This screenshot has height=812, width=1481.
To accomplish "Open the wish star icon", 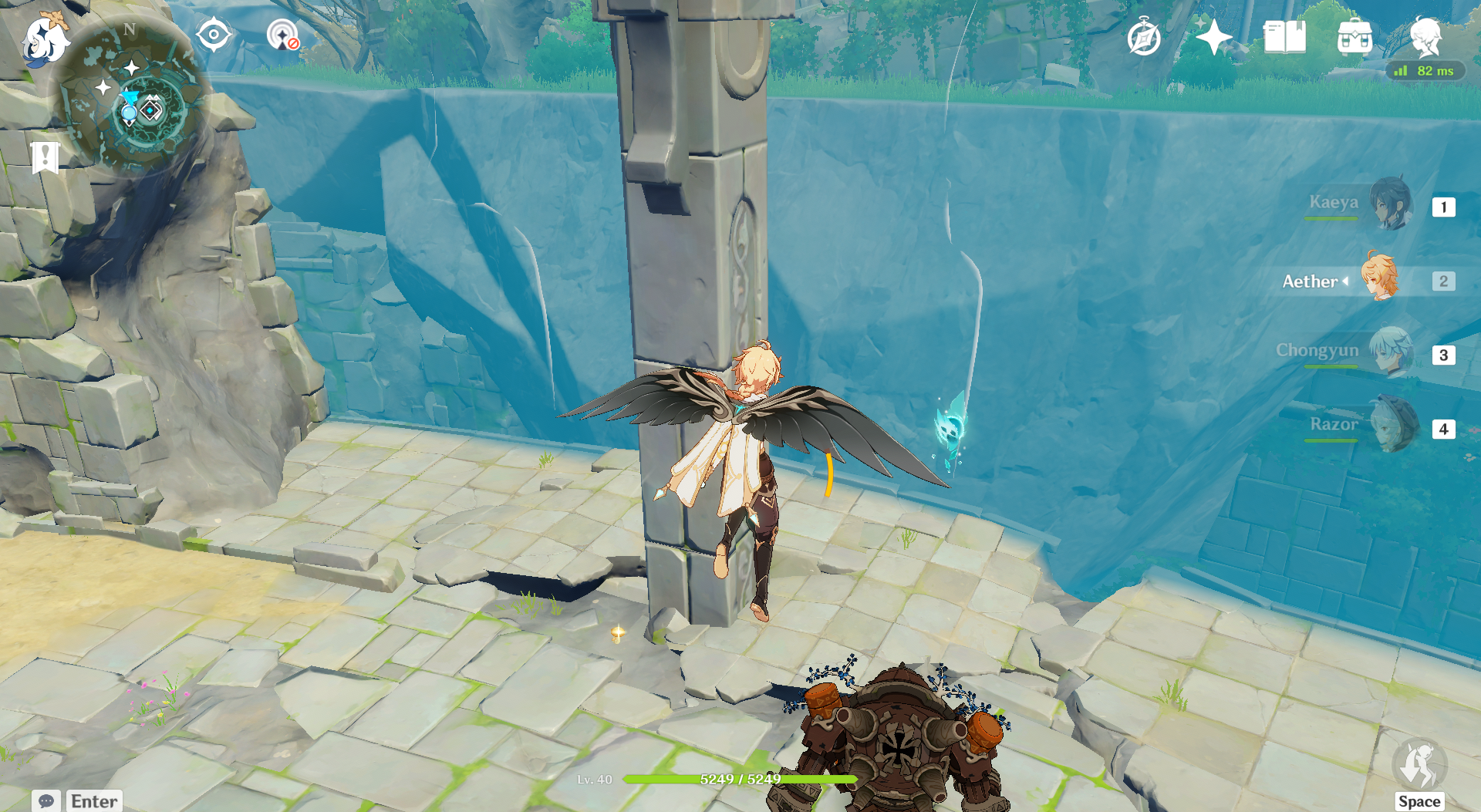I will click(1213, 37).
